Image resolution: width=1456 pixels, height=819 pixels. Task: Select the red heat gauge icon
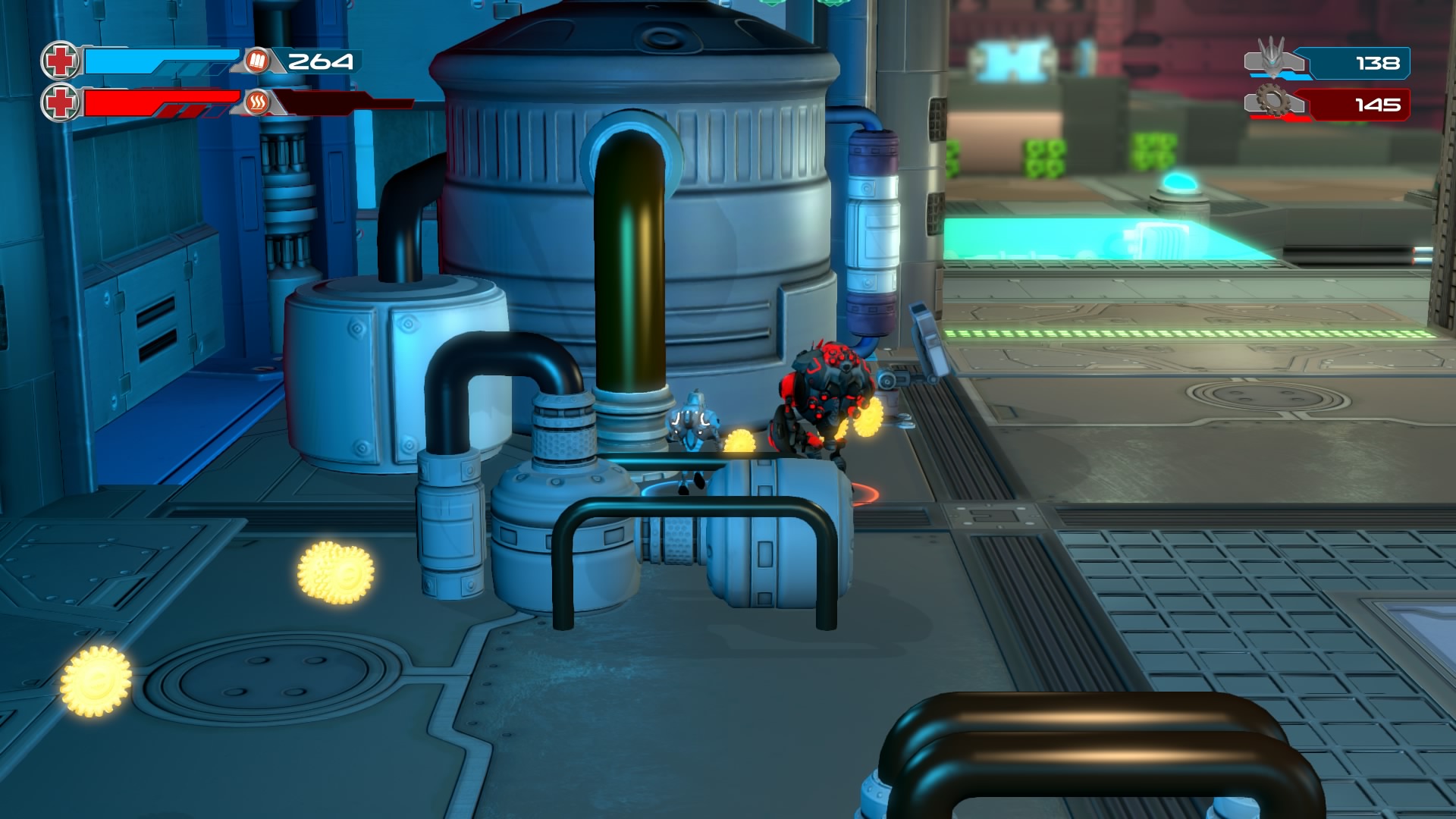(x=257, y=102)
